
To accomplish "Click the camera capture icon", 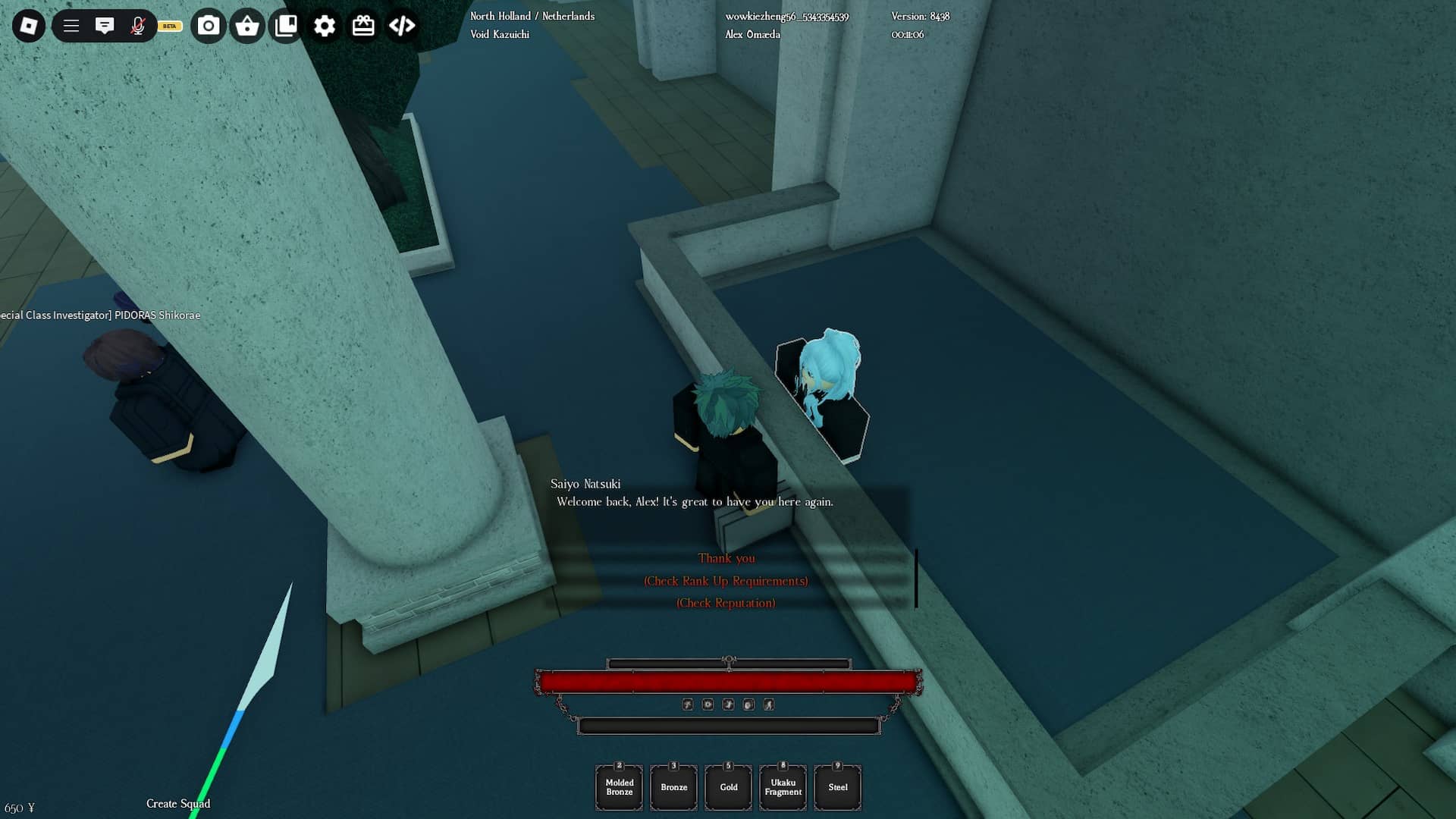I will point(208,25).
